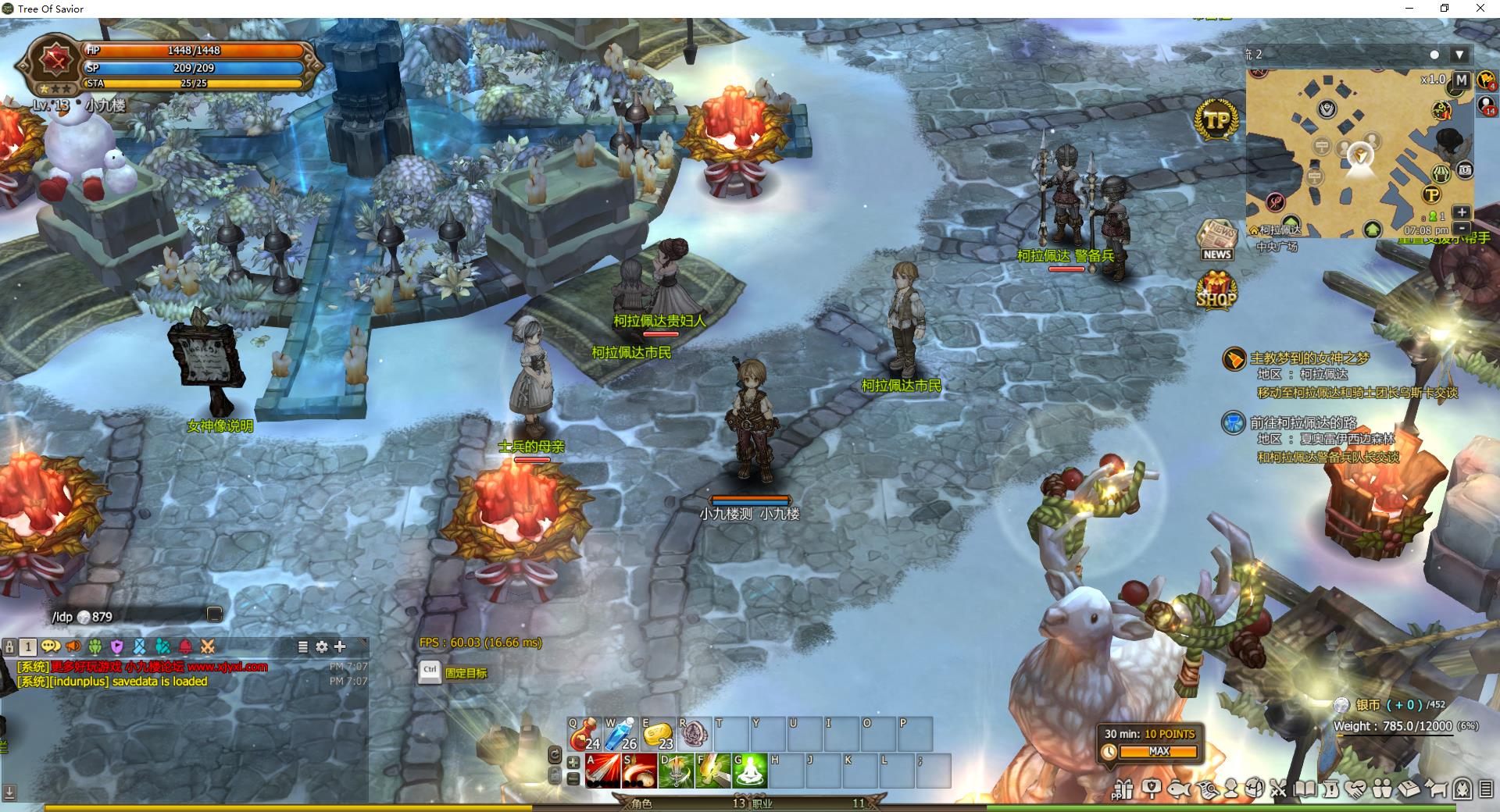
Task: Open the full map with M button
Action: point(1461,80)
